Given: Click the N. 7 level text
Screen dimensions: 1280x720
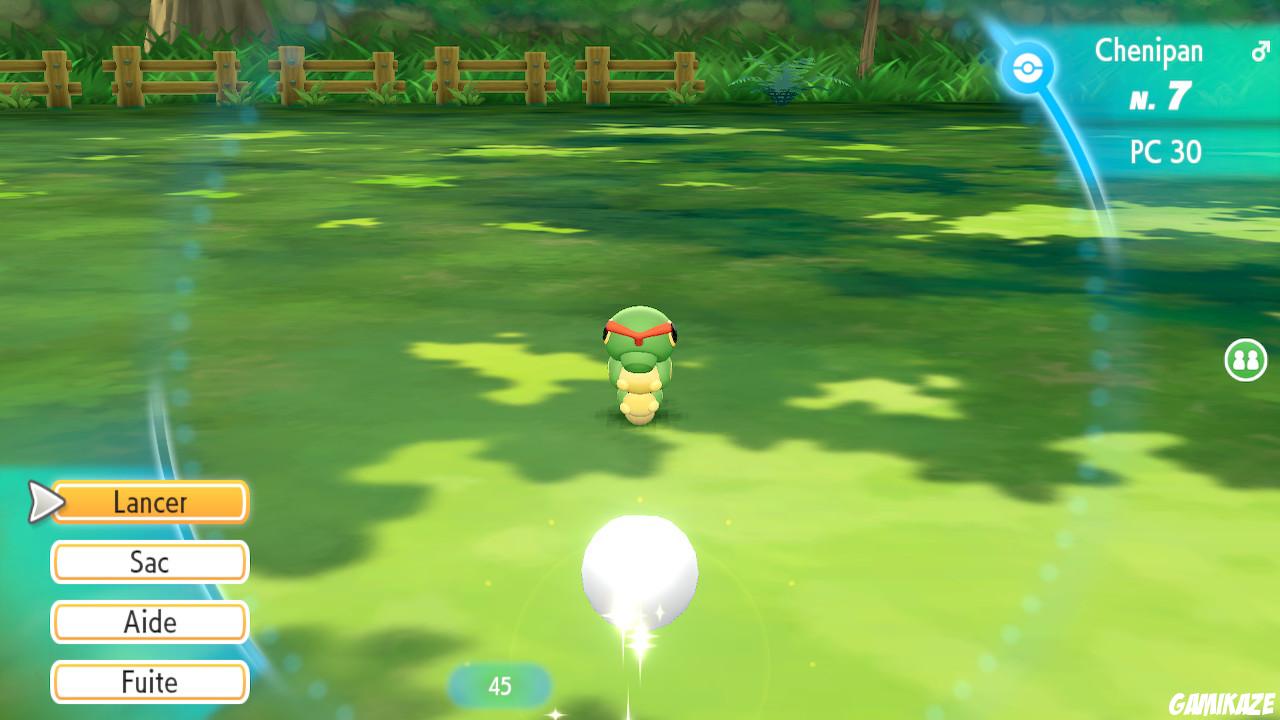Looking at the screenshot, I should 1162,96.
